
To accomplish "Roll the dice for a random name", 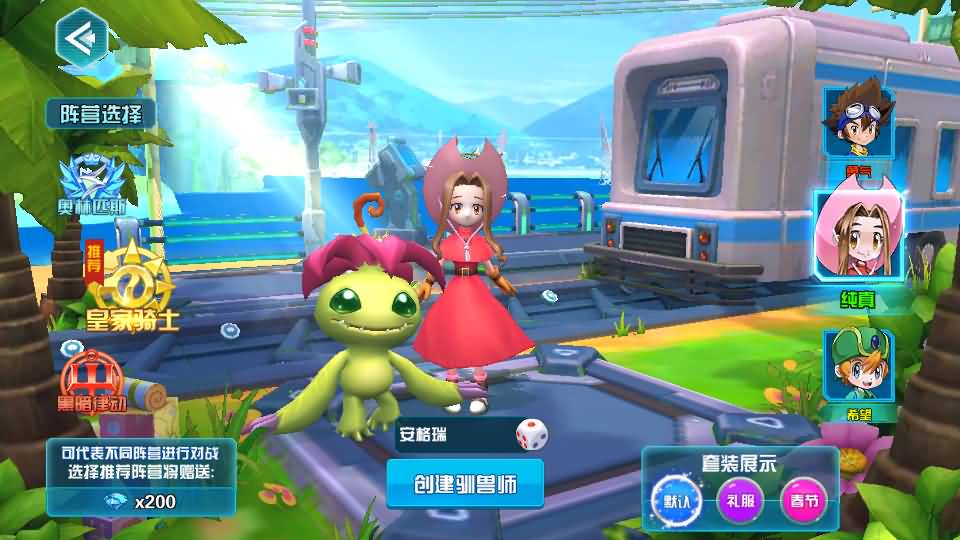I will click(531, 435).
